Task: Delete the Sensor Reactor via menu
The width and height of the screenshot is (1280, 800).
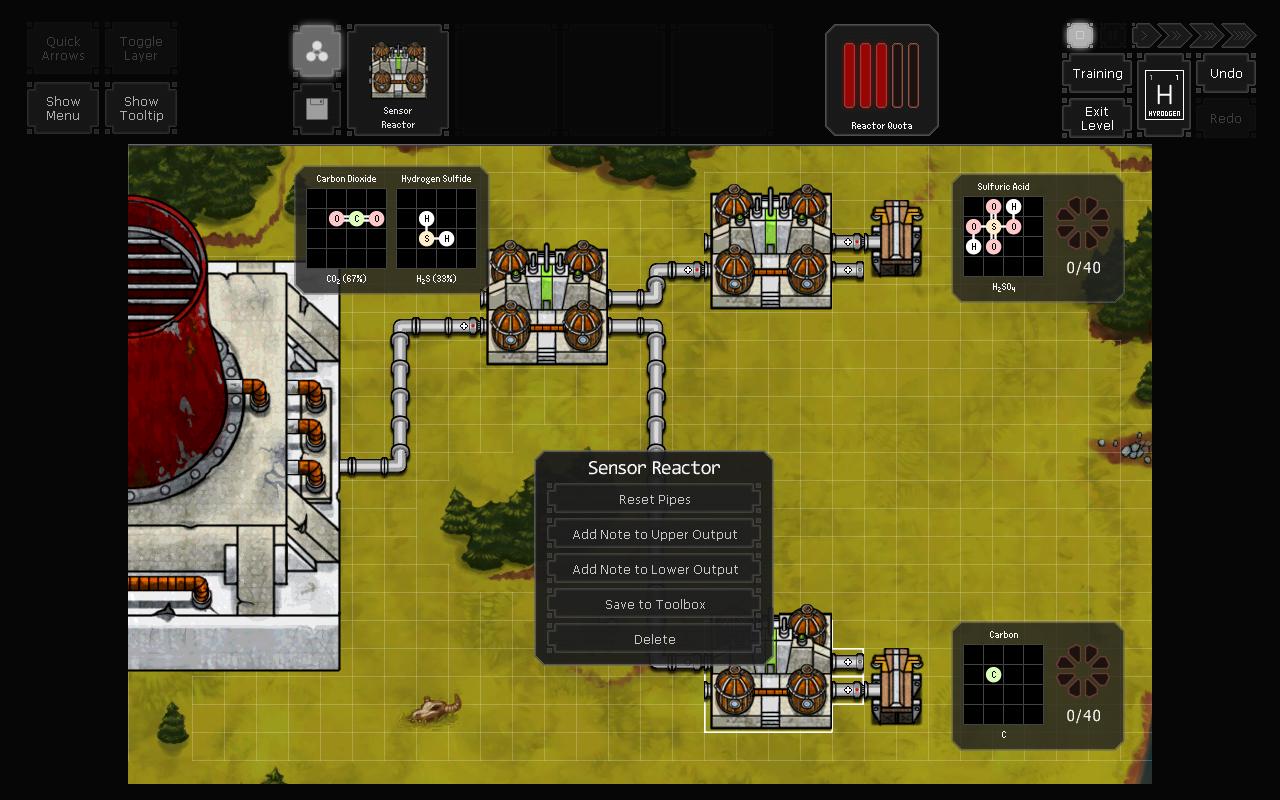Action: click(654, 639)
